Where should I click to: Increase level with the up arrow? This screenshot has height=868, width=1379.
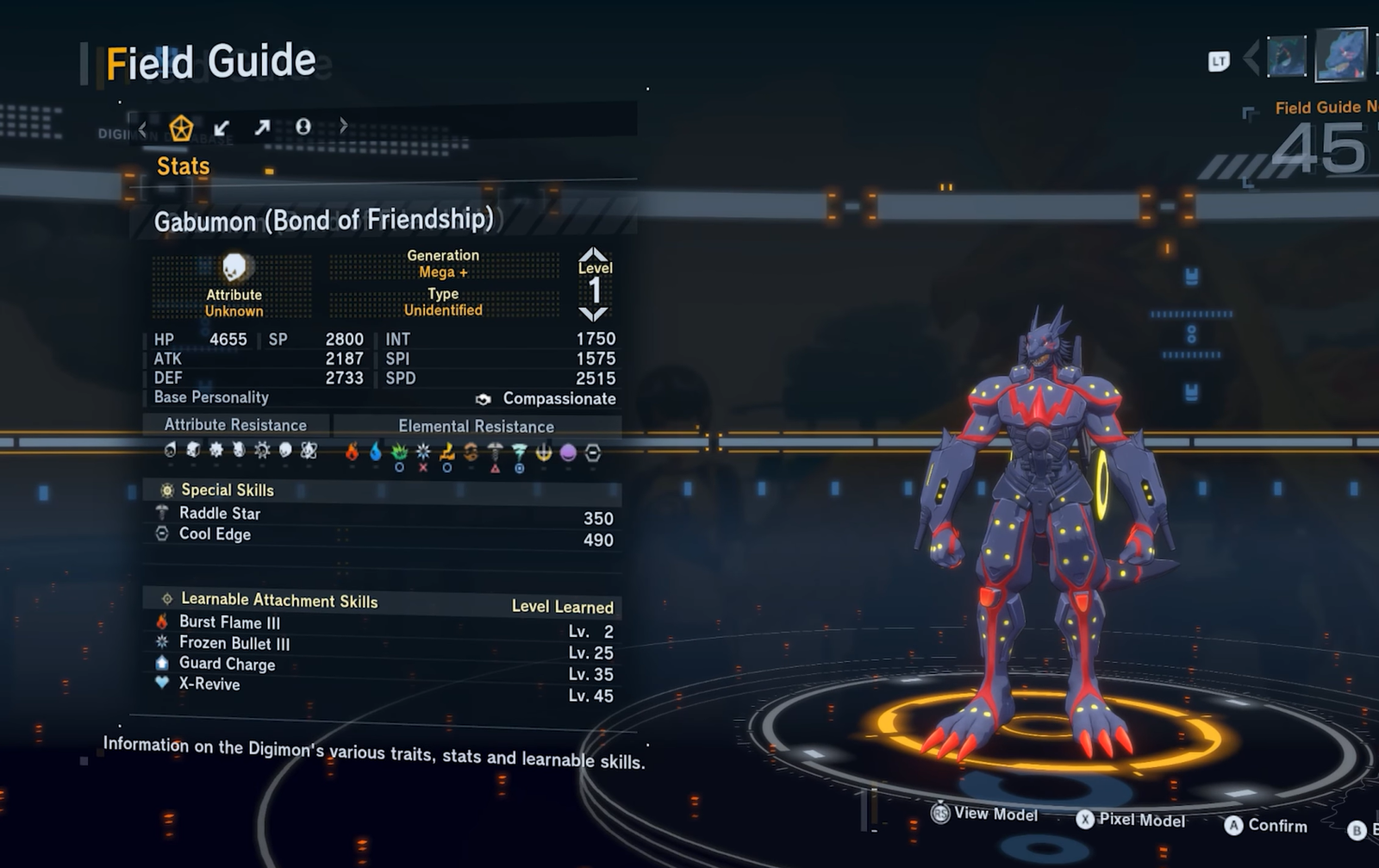click(x=594, y=254)
